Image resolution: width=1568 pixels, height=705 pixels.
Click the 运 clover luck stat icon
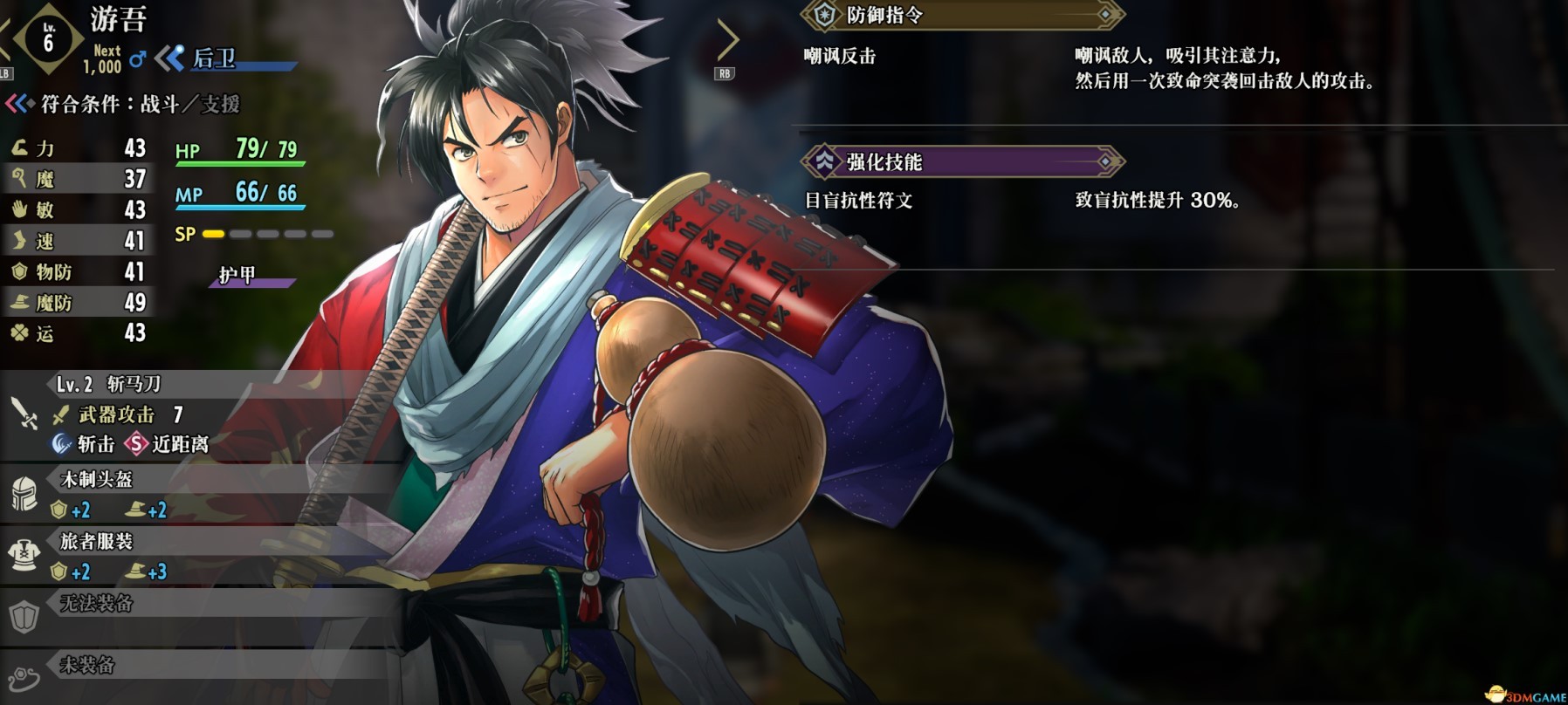19,334
